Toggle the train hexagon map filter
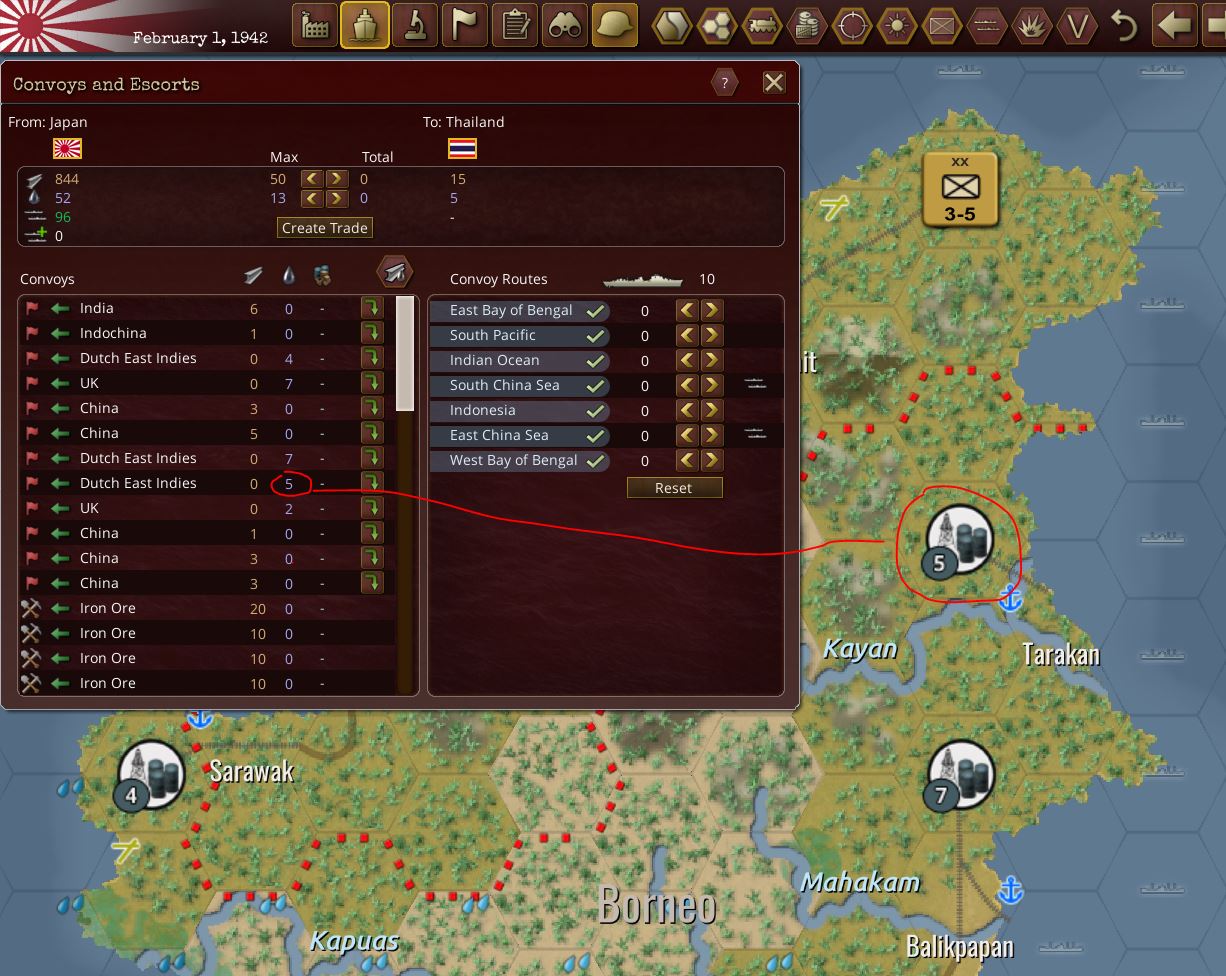This screenshot has width=1226, height=976. point(761,26)
